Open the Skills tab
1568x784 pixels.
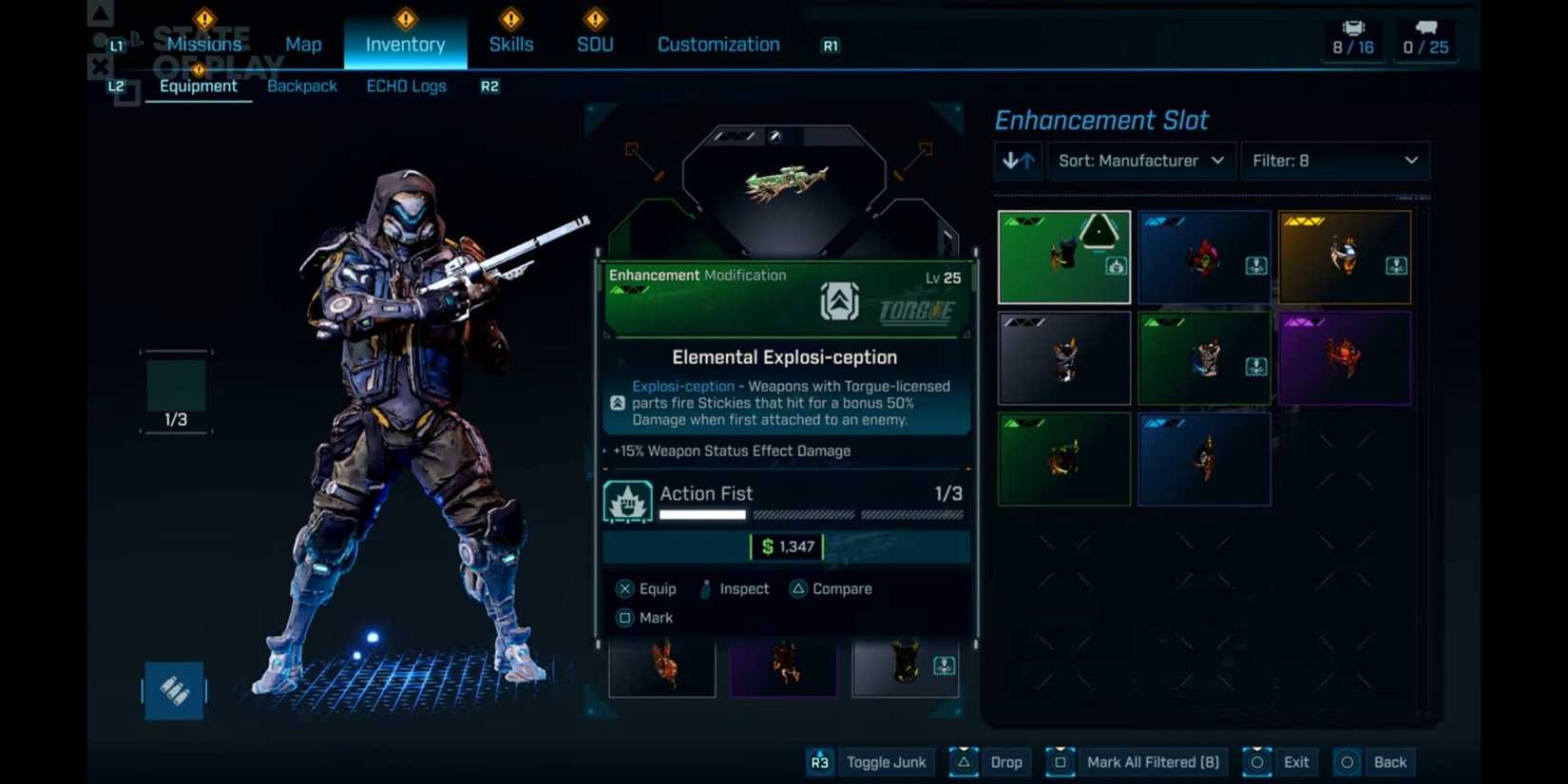click(511, 44)
